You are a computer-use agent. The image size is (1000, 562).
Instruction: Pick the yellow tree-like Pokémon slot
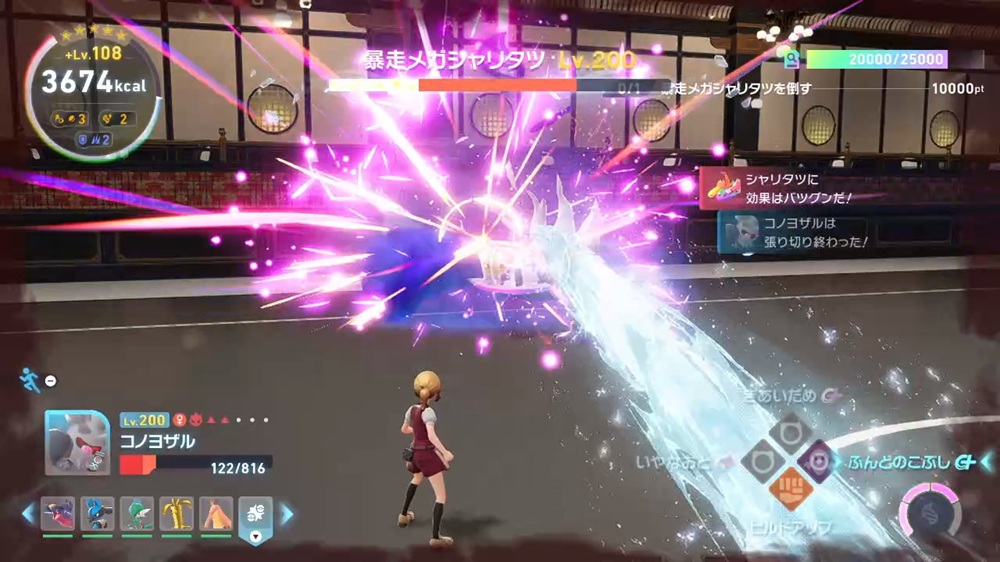click(176, 514)
